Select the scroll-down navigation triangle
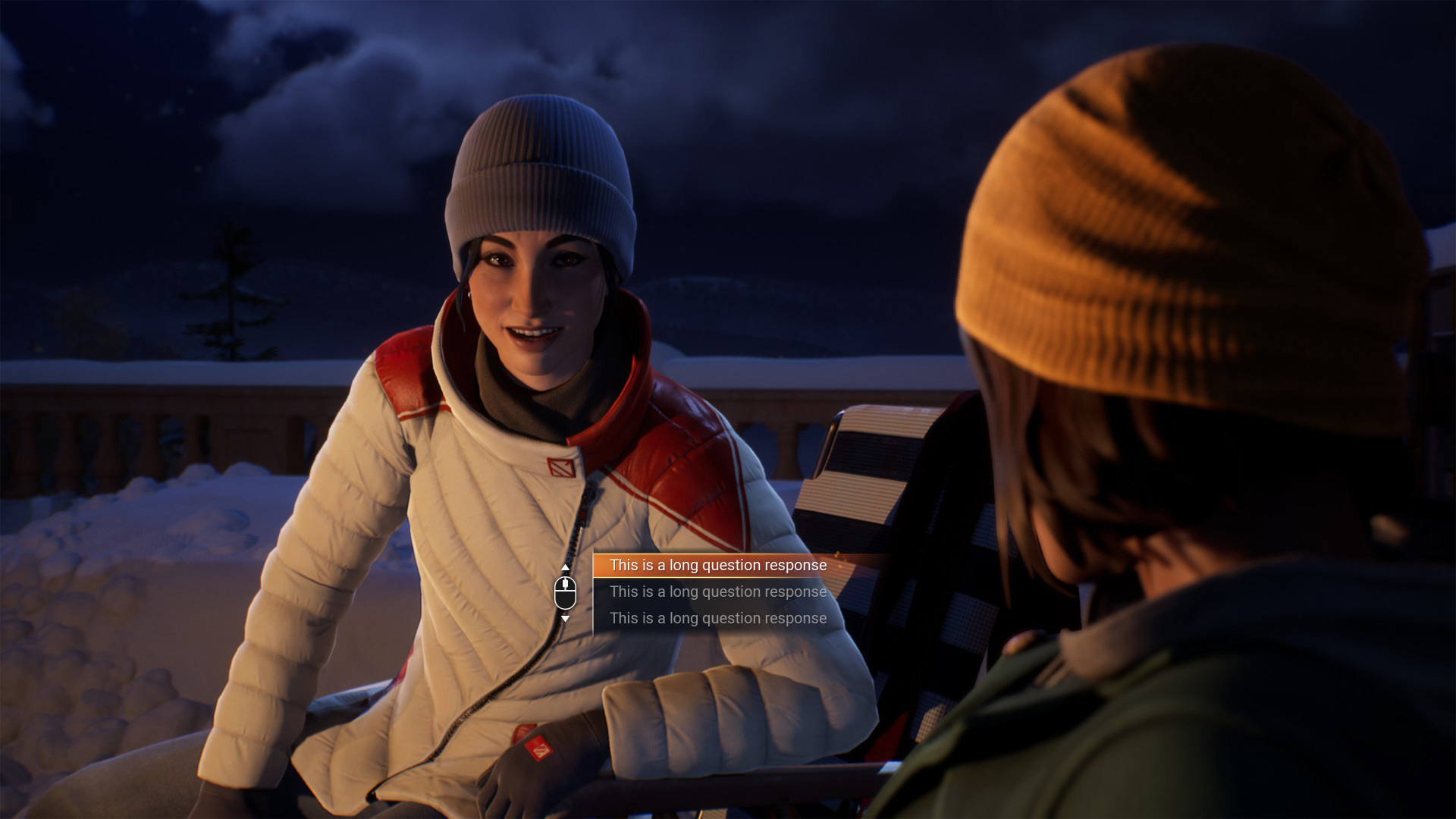Image resolution: width=1456 pixels, height=819 pixels. coord(564,619)
